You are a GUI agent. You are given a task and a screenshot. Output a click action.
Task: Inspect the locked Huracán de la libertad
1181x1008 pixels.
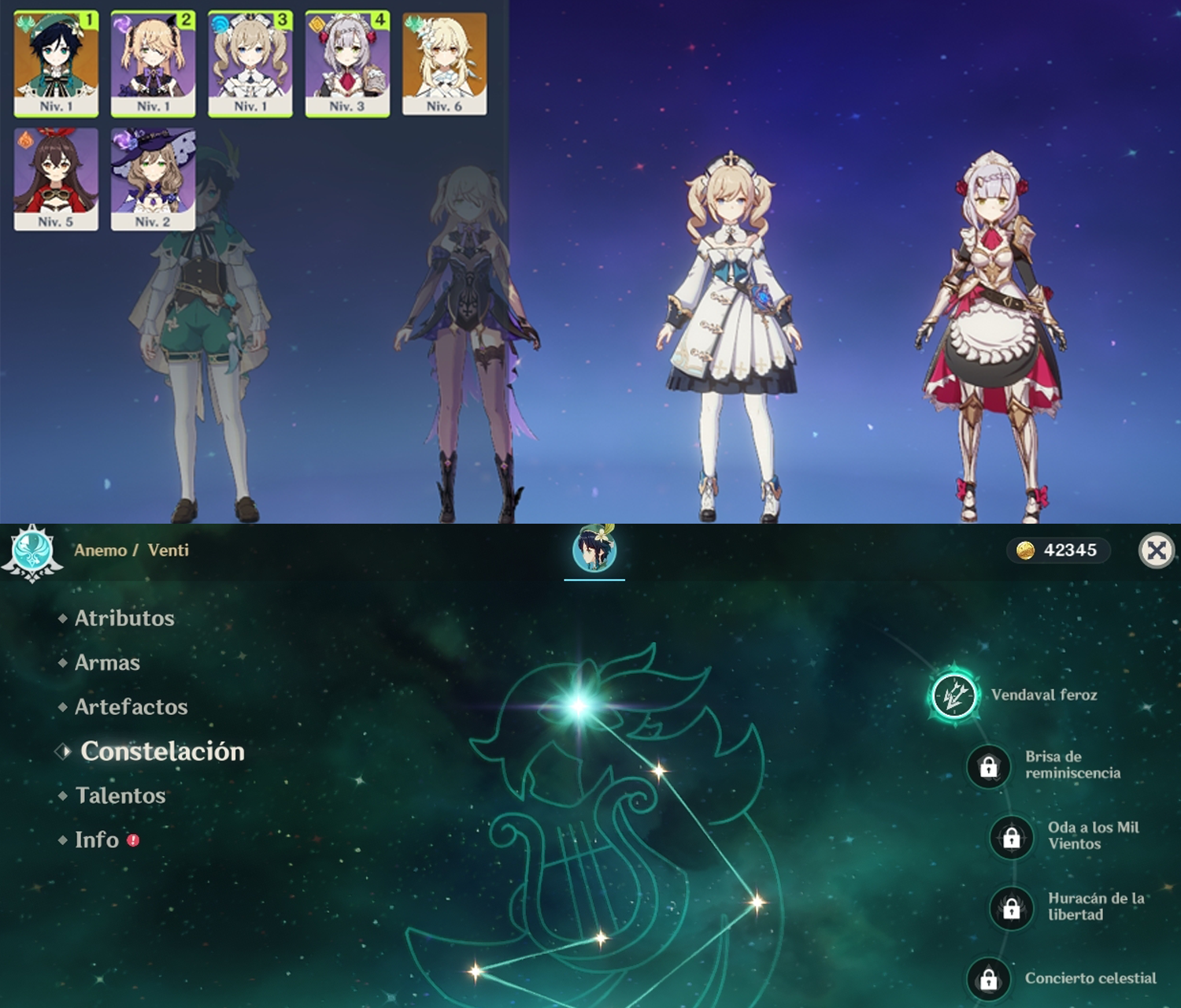(x=1012, y=907)
